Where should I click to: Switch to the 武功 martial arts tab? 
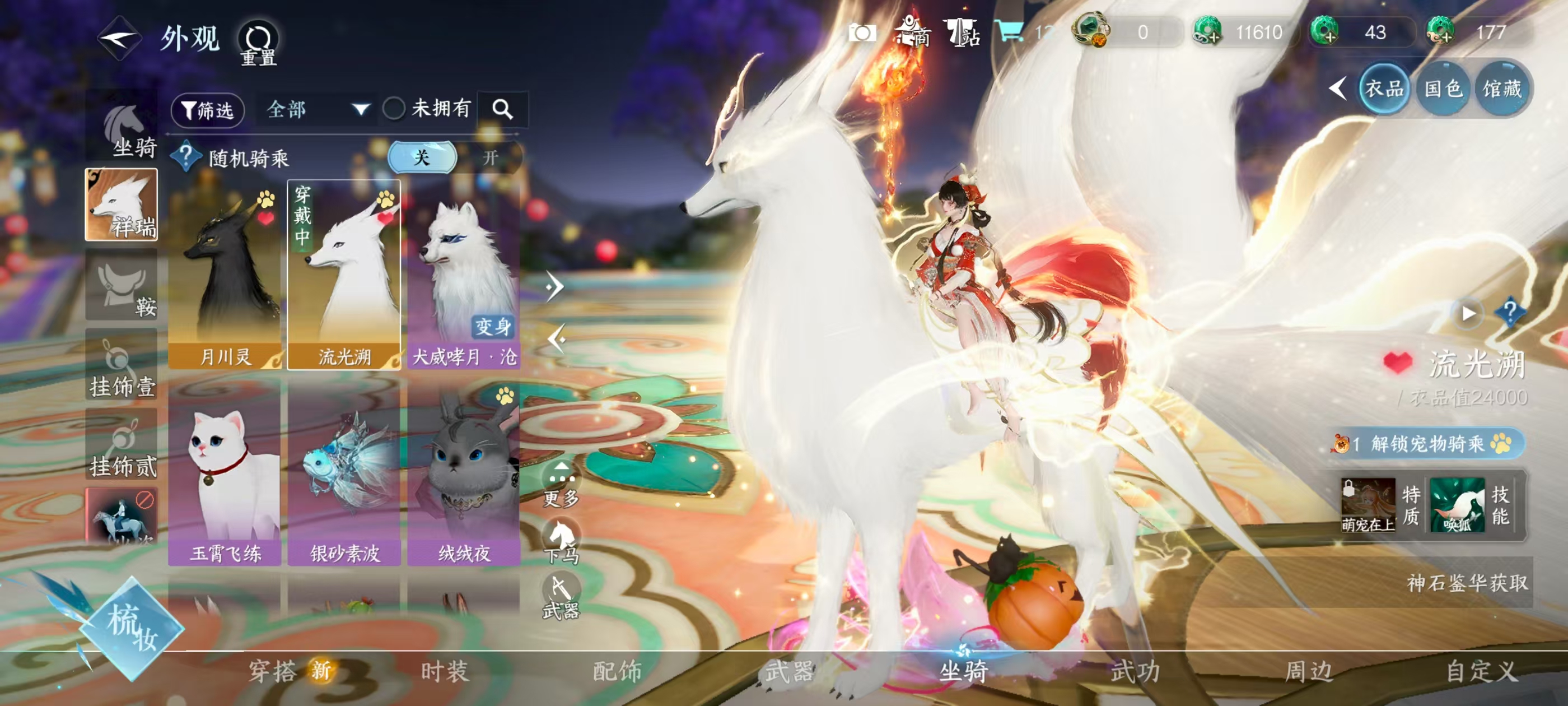point(1135,671)
